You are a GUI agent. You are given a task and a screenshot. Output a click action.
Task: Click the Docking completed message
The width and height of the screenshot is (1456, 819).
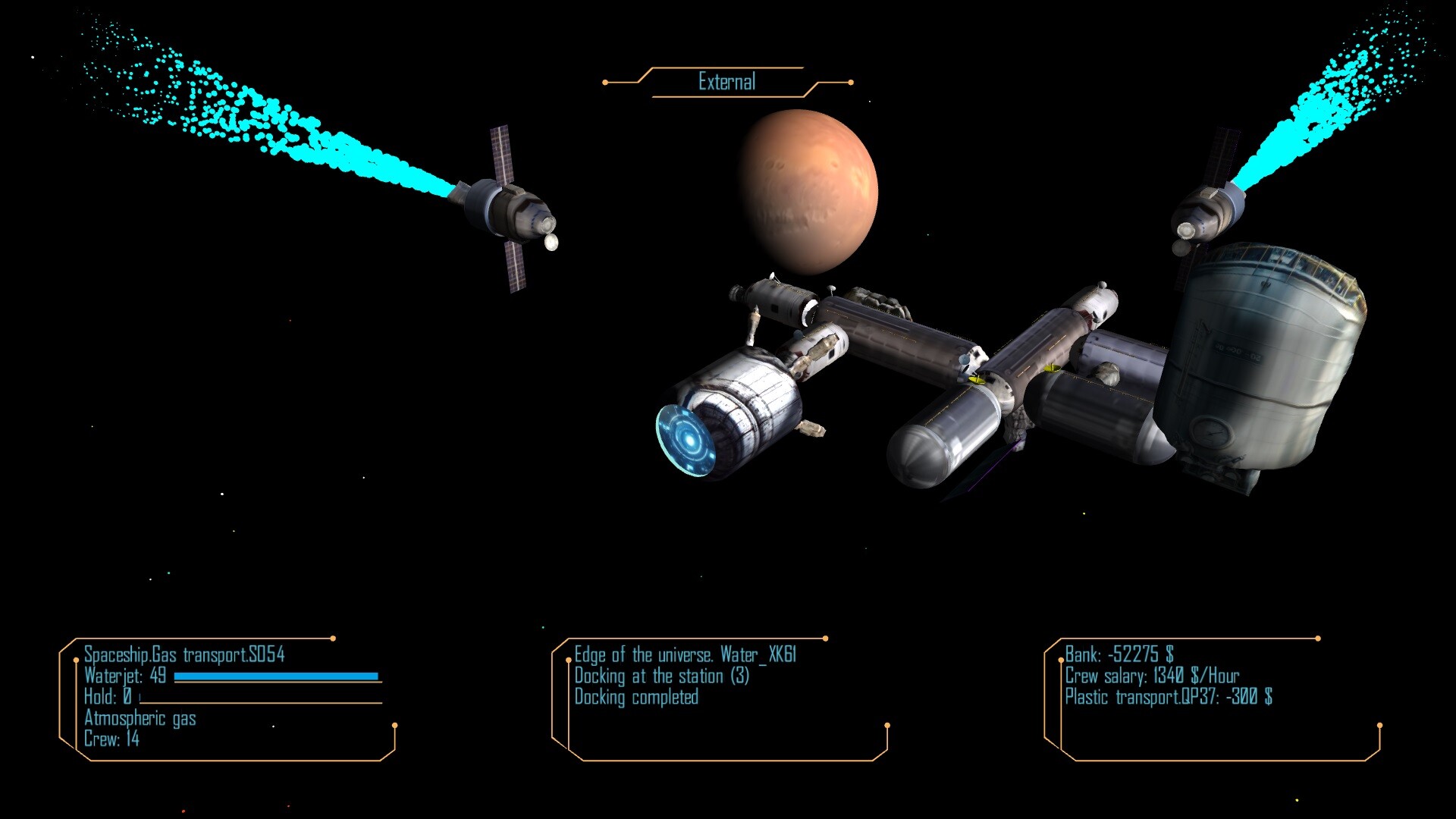click(635, 697)
